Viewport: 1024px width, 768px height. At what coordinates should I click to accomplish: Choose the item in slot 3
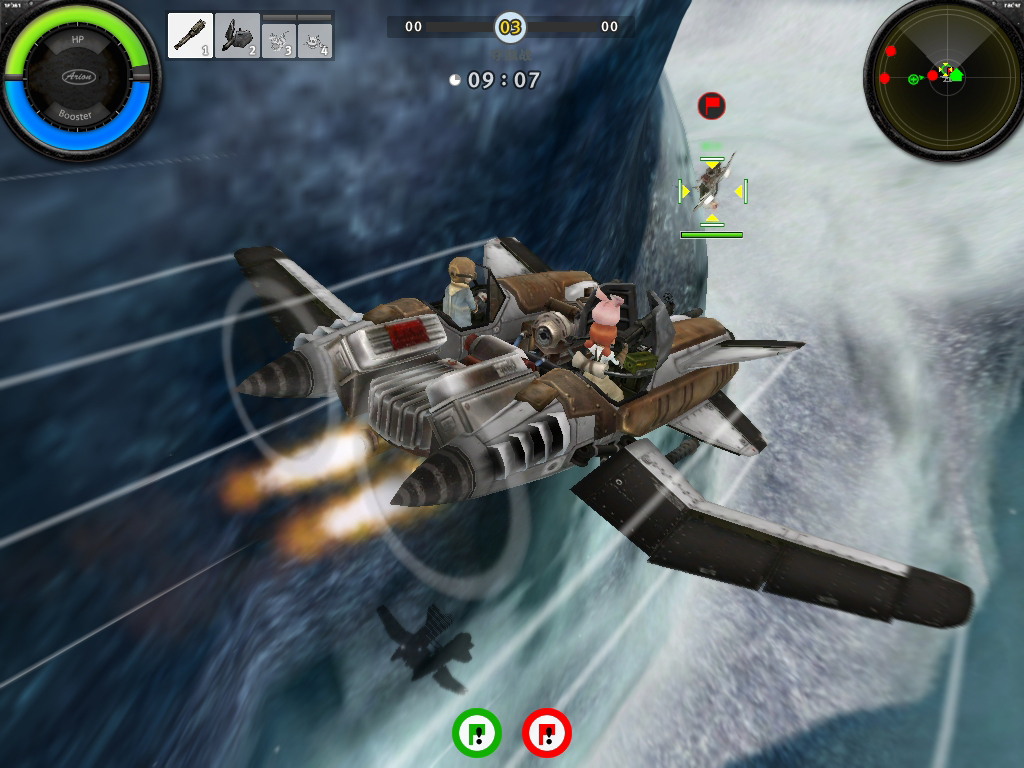279,40
